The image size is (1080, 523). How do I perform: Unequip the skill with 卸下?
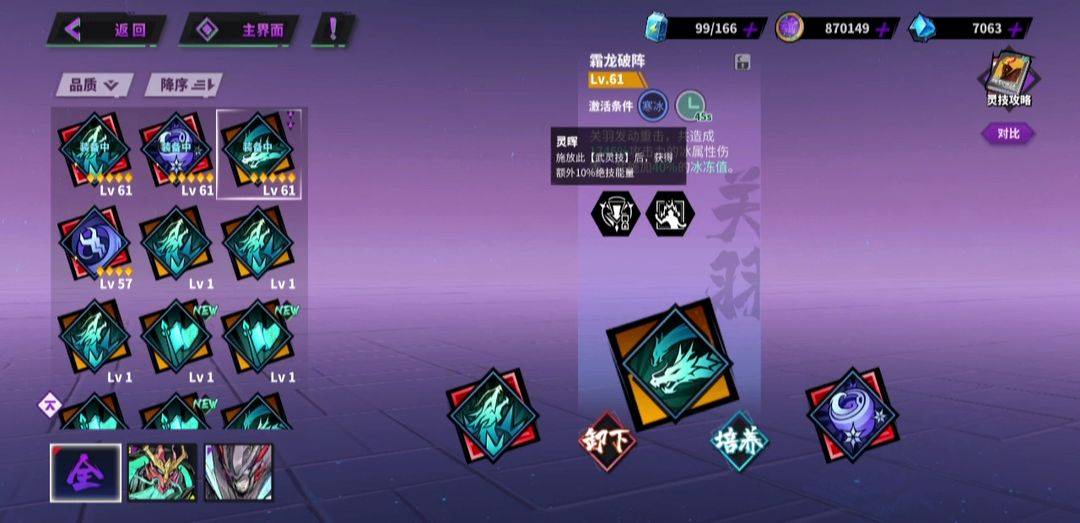pos(608,440)
